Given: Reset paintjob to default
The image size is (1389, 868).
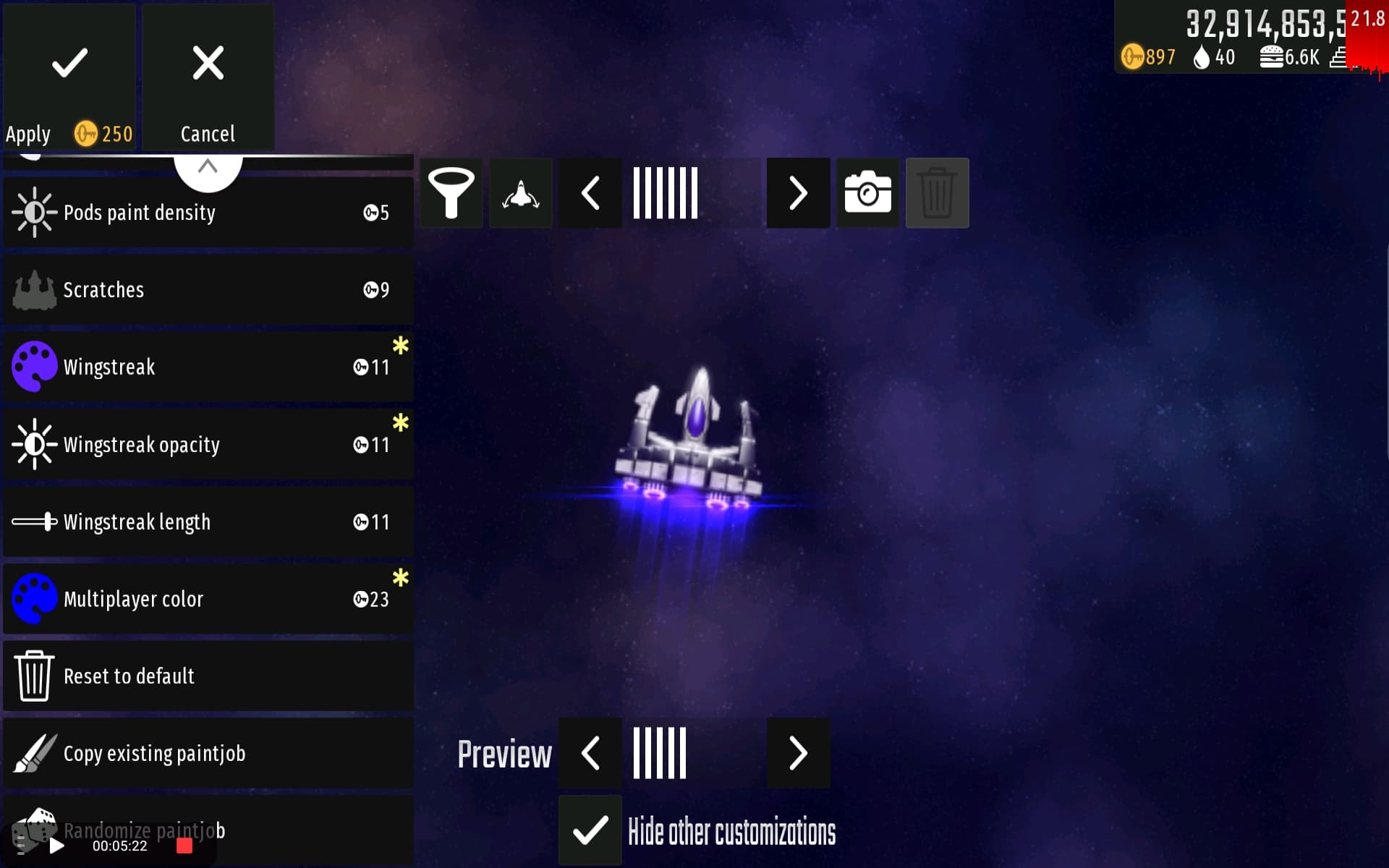Looking at the screenshot, I should 208,676.
